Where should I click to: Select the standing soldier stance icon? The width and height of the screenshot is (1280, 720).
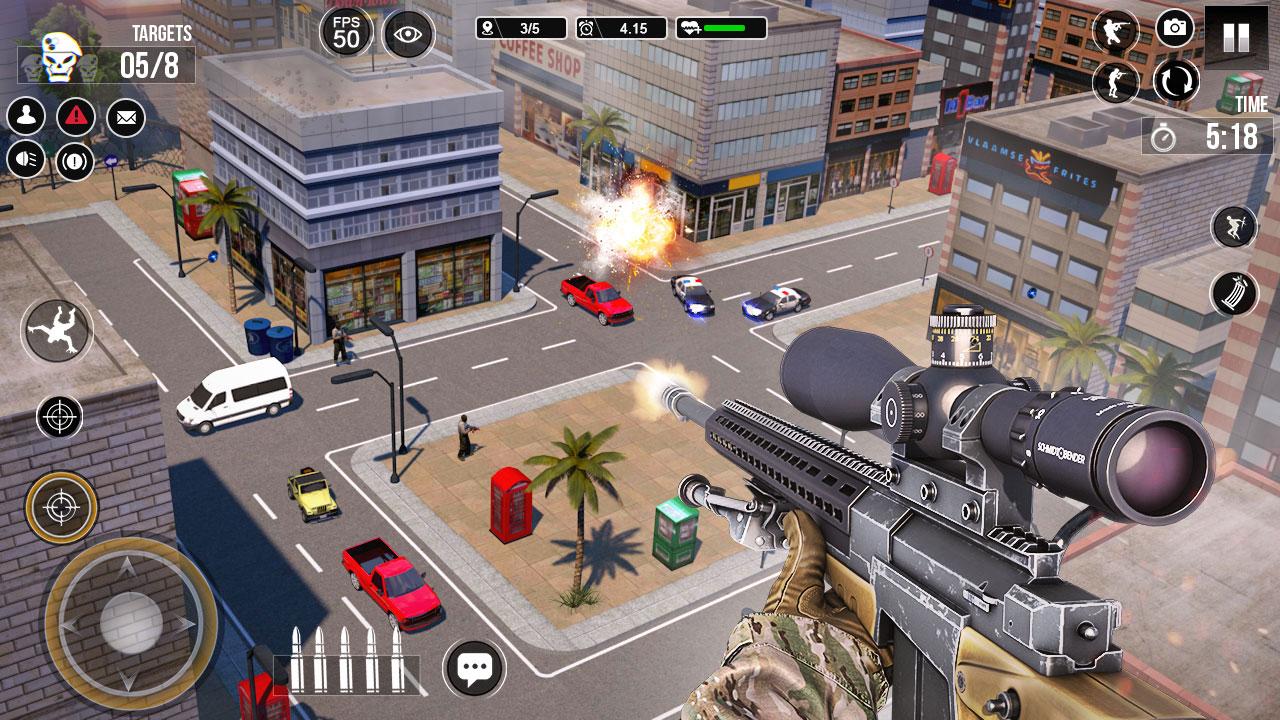click(x=1116, y=81)
